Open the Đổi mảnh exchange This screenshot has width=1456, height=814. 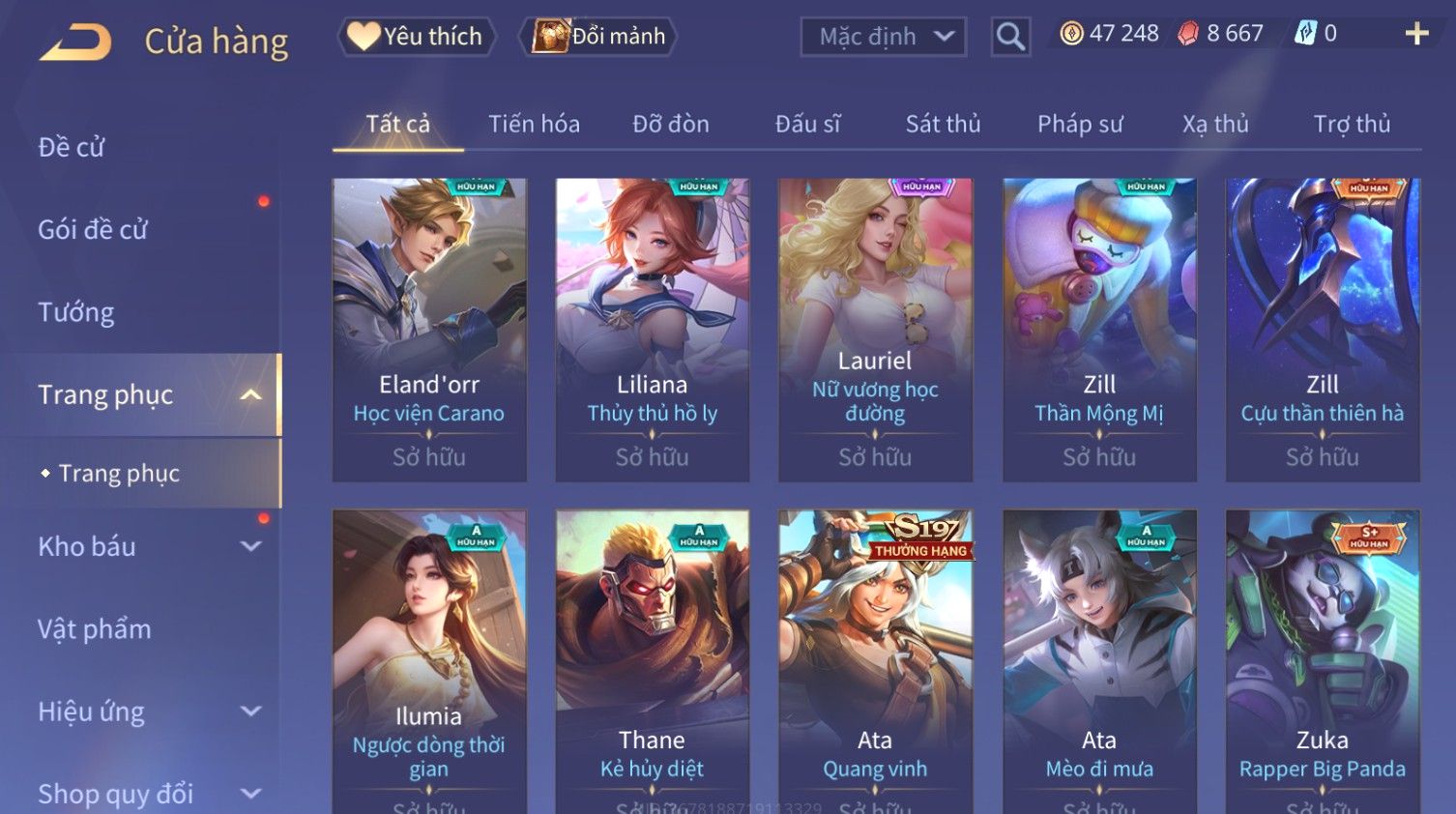pos(599,37)
